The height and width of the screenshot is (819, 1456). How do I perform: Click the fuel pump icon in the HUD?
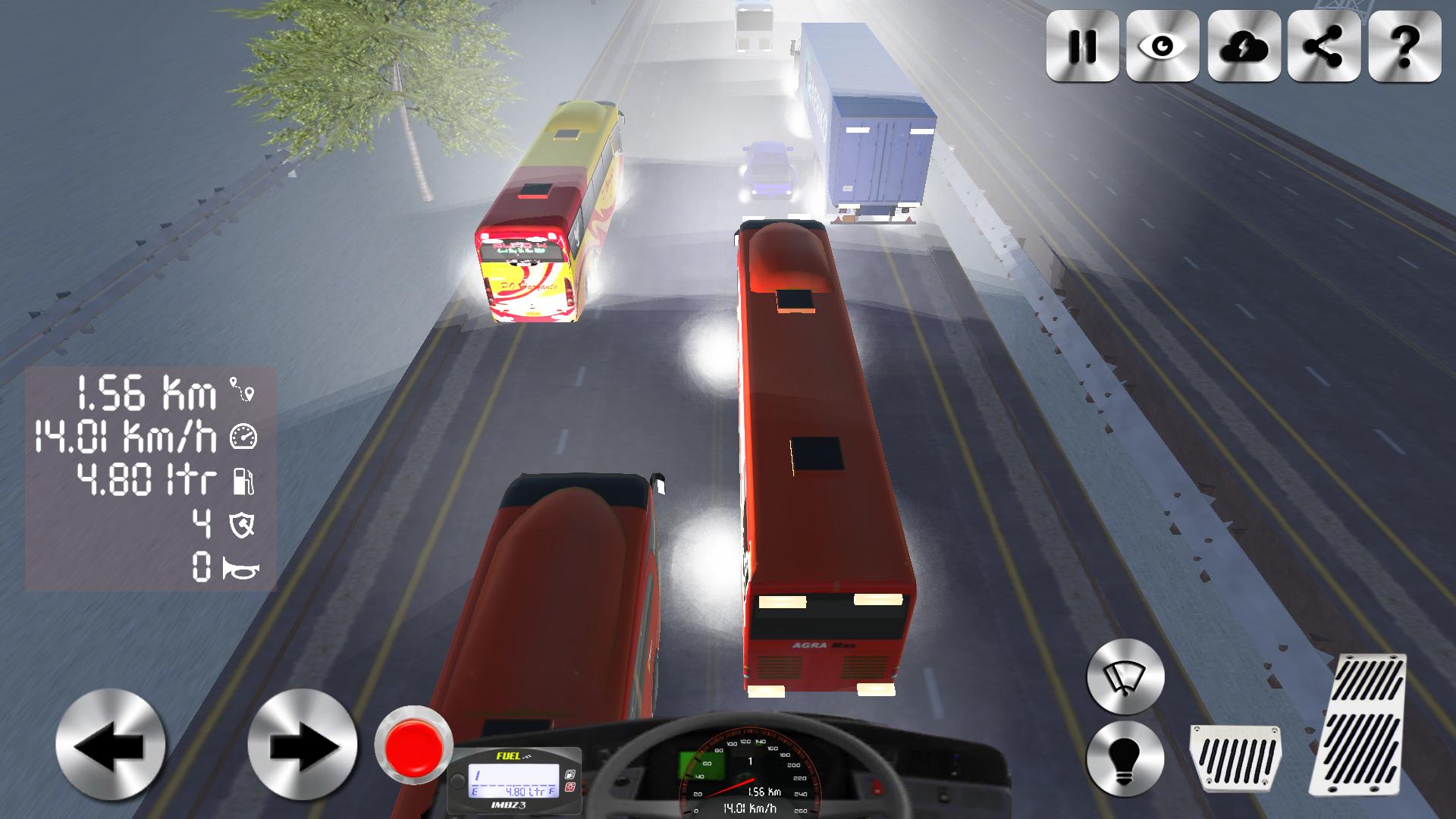tap(244, 481)
